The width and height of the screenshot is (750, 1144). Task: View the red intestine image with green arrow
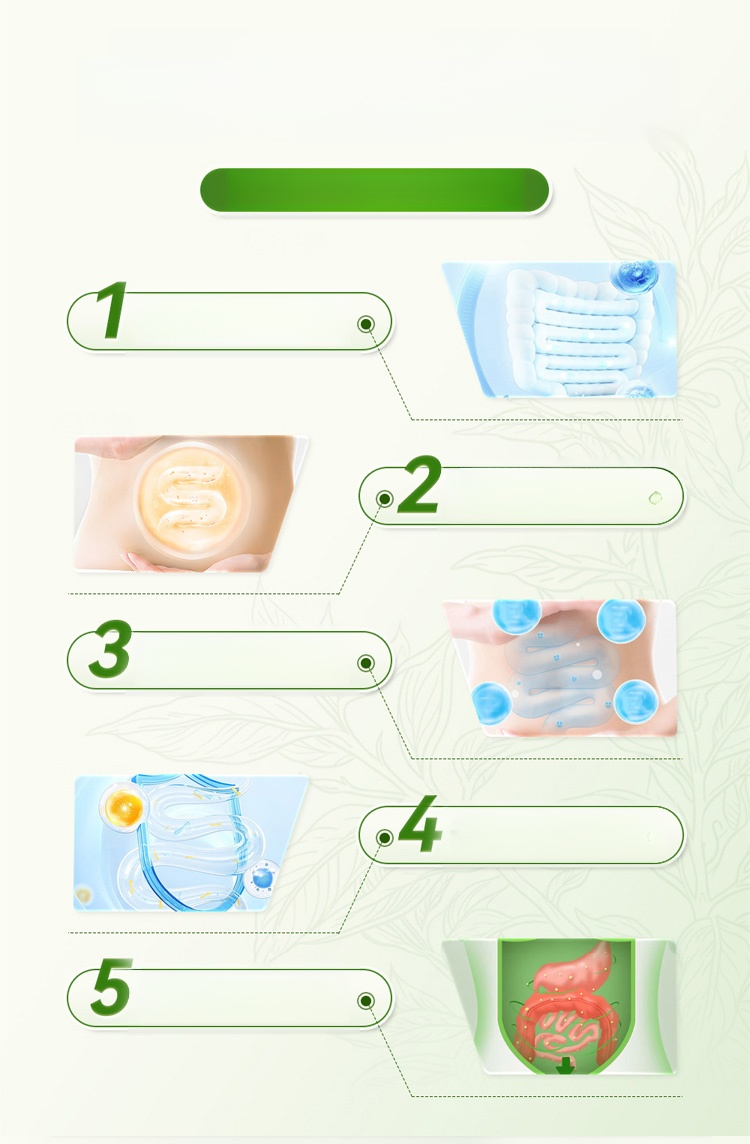point(560,1007)
